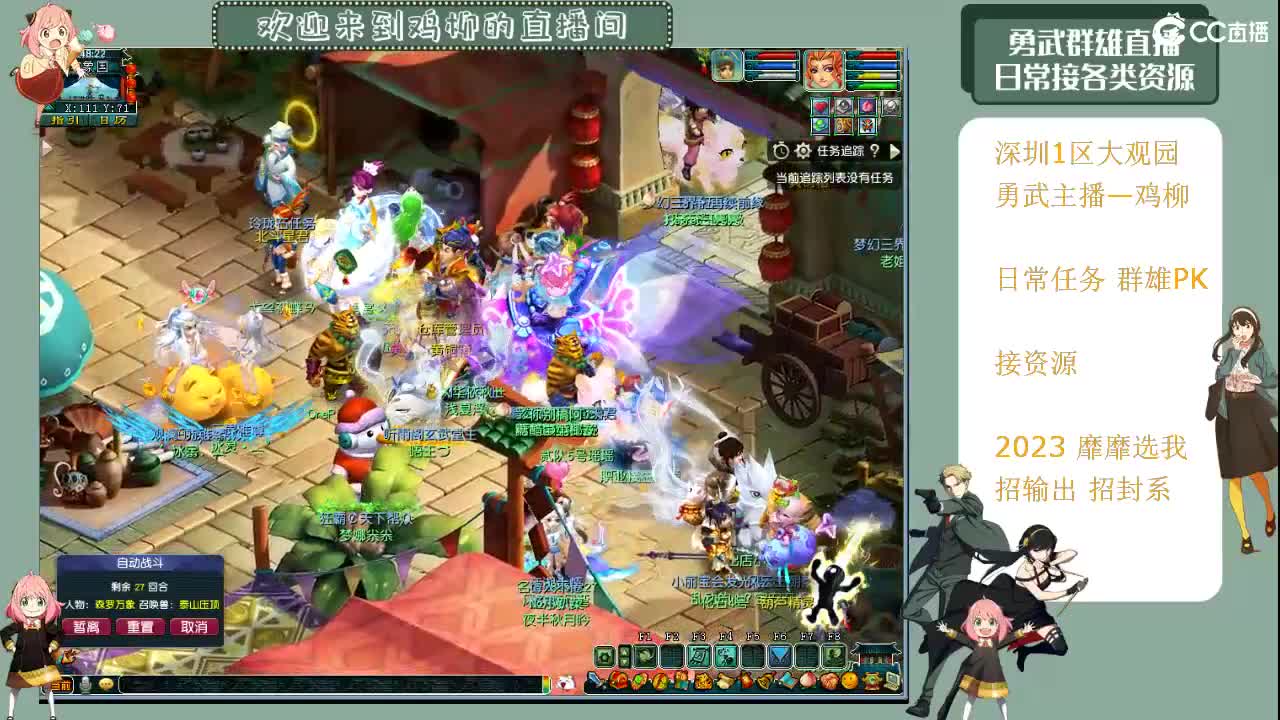Screen dimensions: 1280x720
Task: Open task tracker settings via the gear icon
Action: (x=803, y=152)
